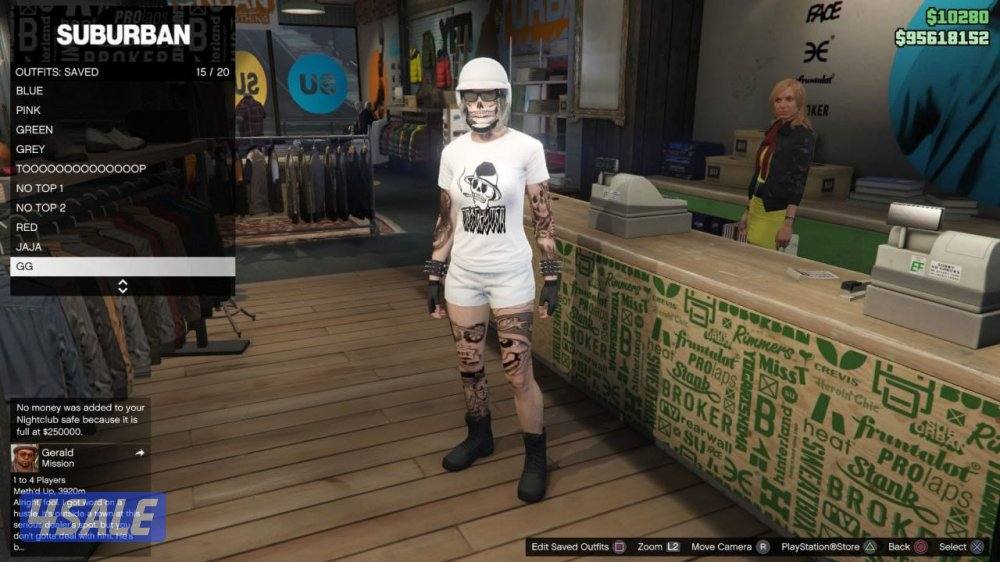Click the list scroll arrows below GG
This screenshot has height=562, width=1000.
[x=123, y=287]
